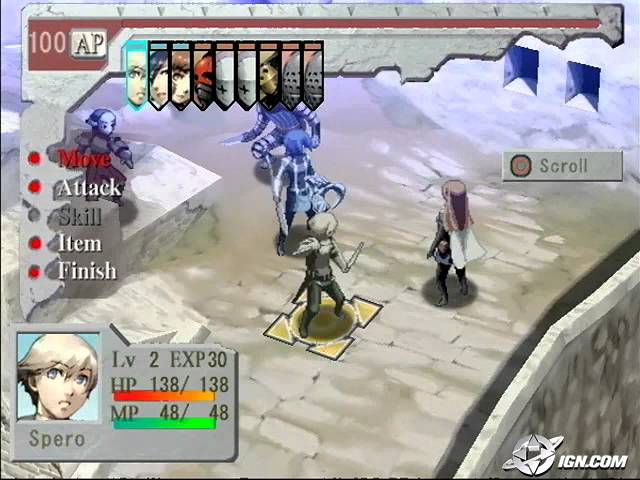The image size is (640, 480).
Task: Choose Attack from the battle menu
Action: pos(88,187)
